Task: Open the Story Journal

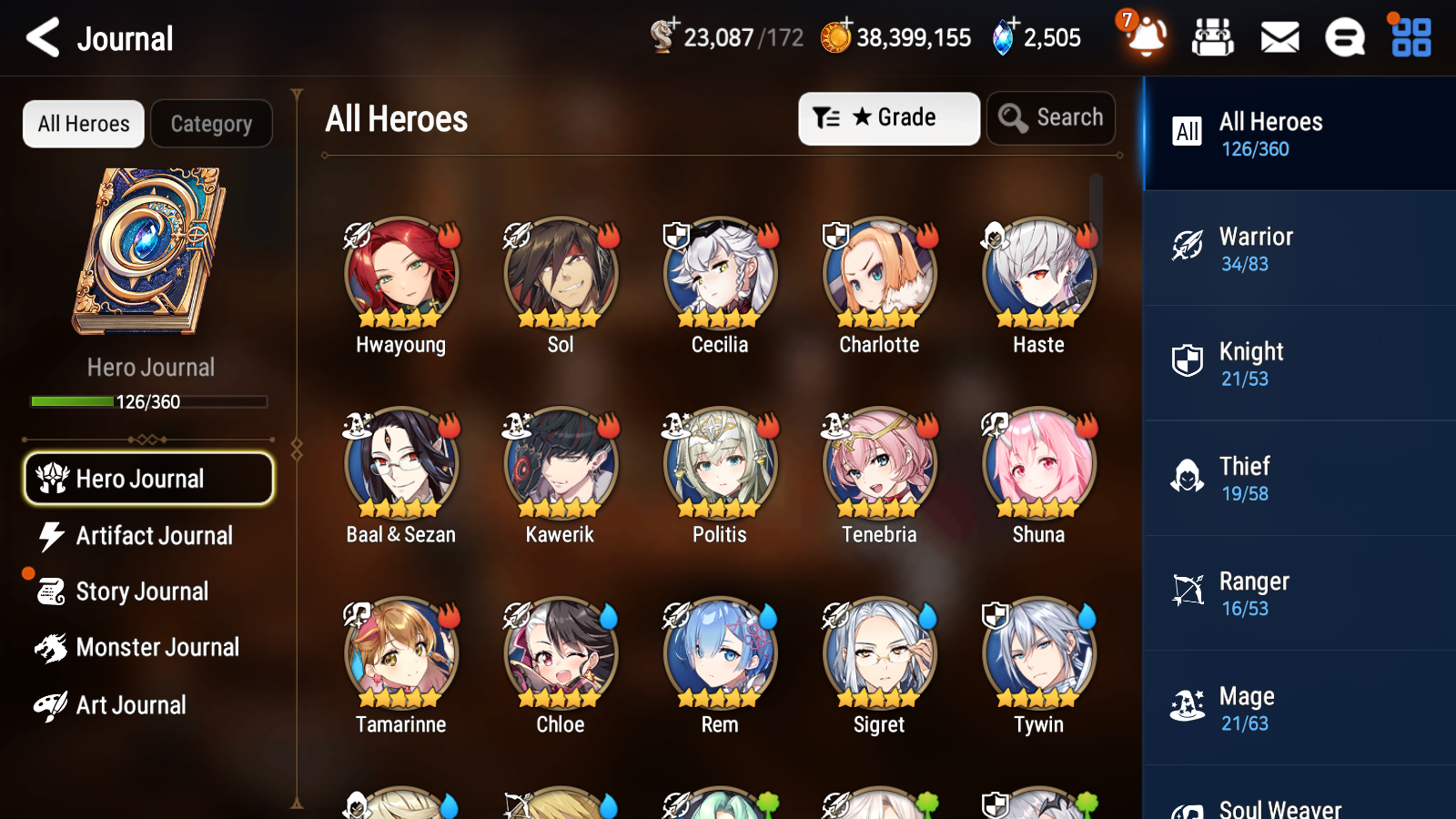Action: (142, 591)
